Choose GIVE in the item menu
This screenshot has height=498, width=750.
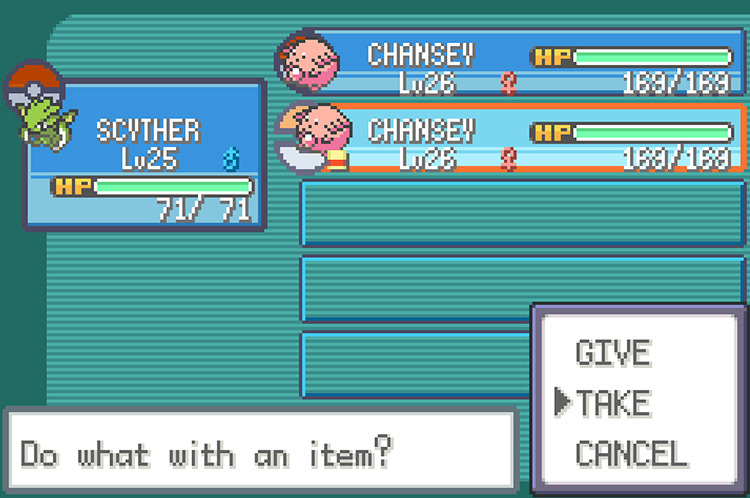(613, 353)
